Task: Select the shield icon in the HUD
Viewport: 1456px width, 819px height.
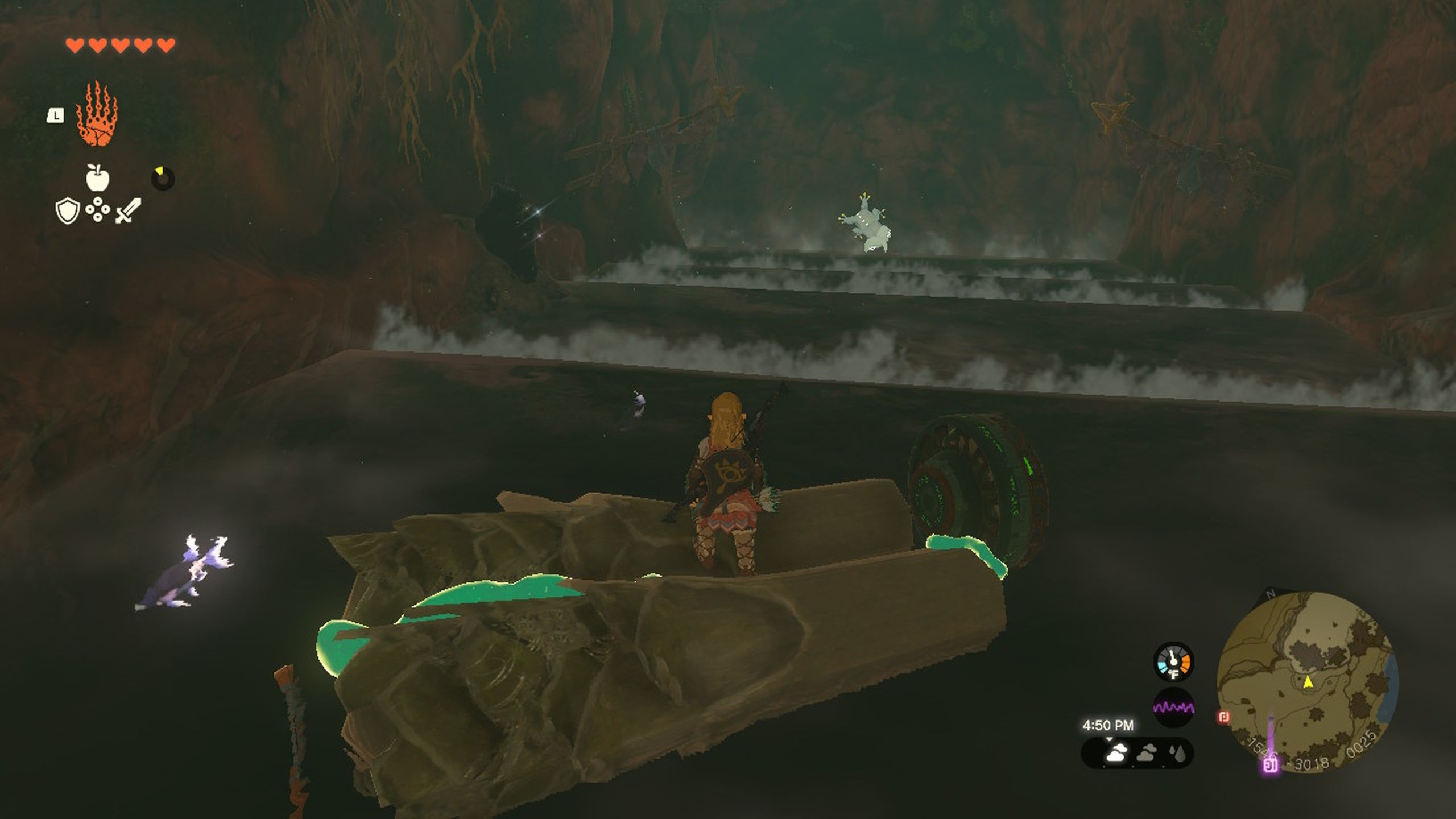Action: click(67, 210)
